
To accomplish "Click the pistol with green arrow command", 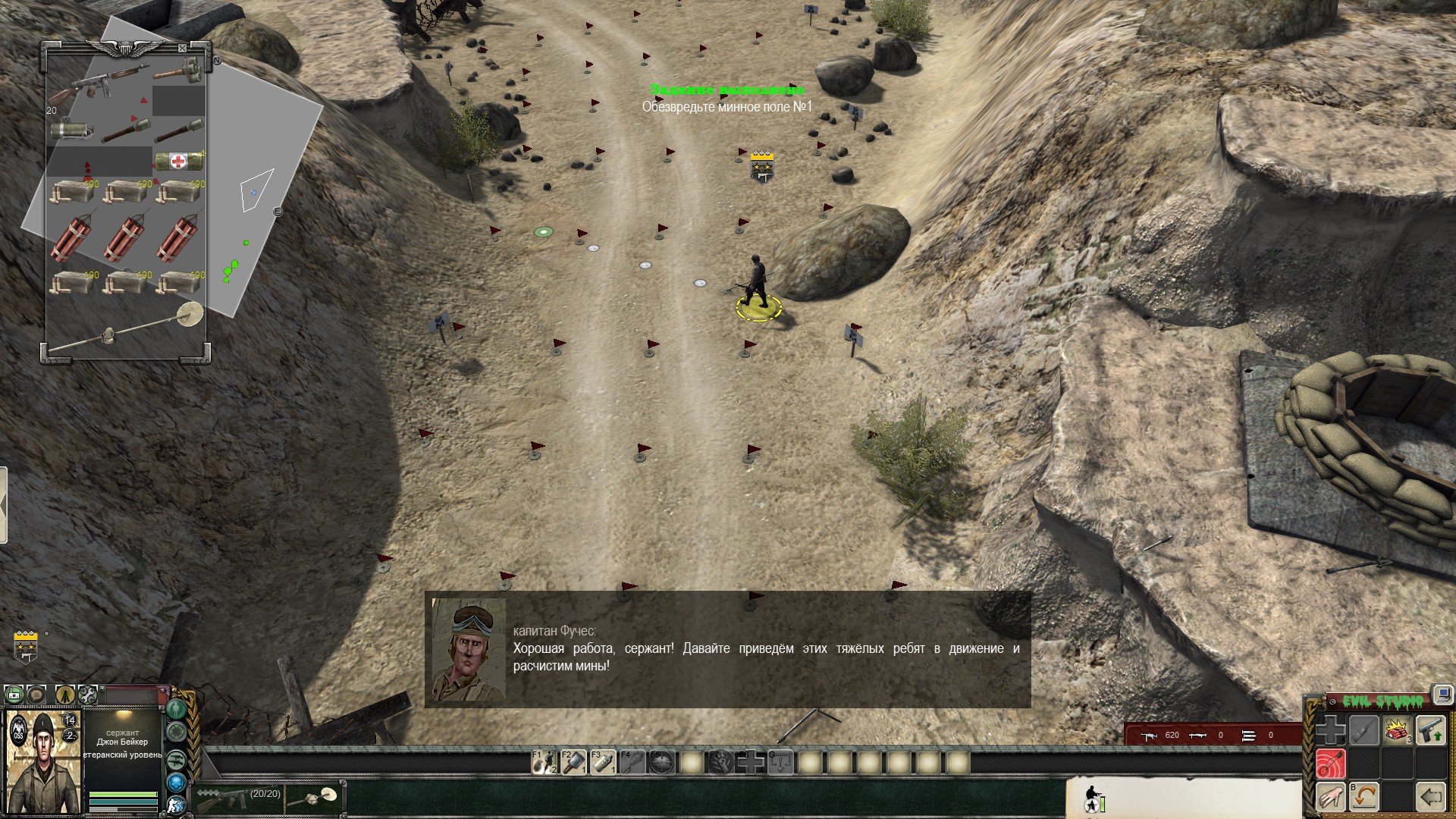I will 1431,731.
